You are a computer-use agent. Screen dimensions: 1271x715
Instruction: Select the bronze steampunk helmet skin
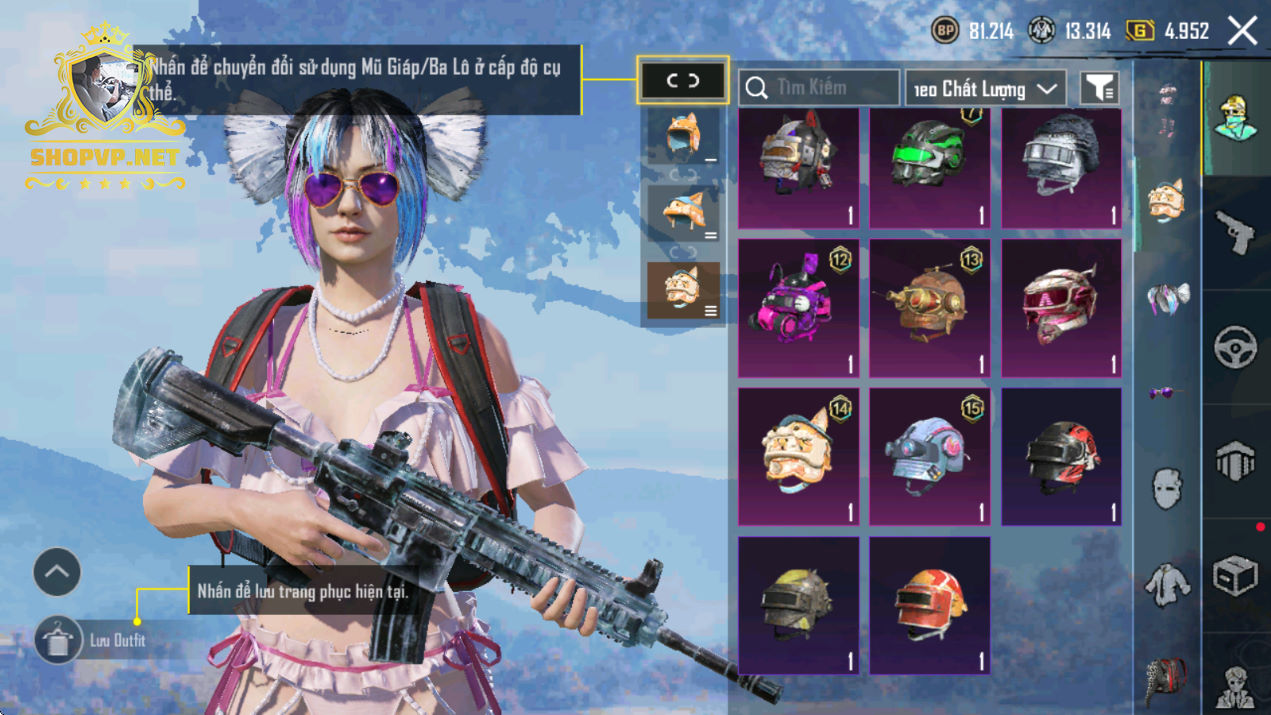[929, 307]
